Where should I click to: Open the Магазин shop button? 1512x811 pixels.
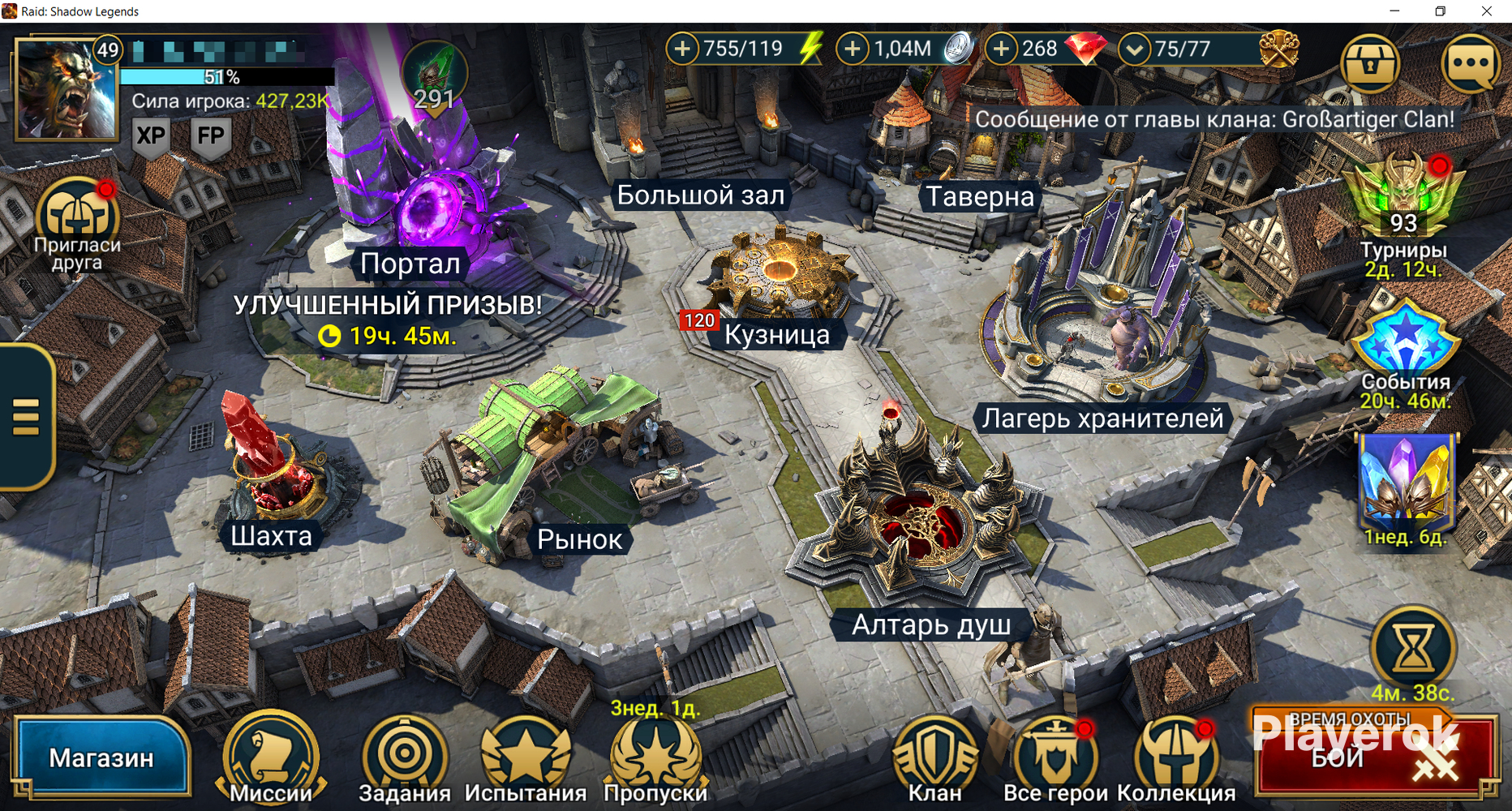click(101, 757)
